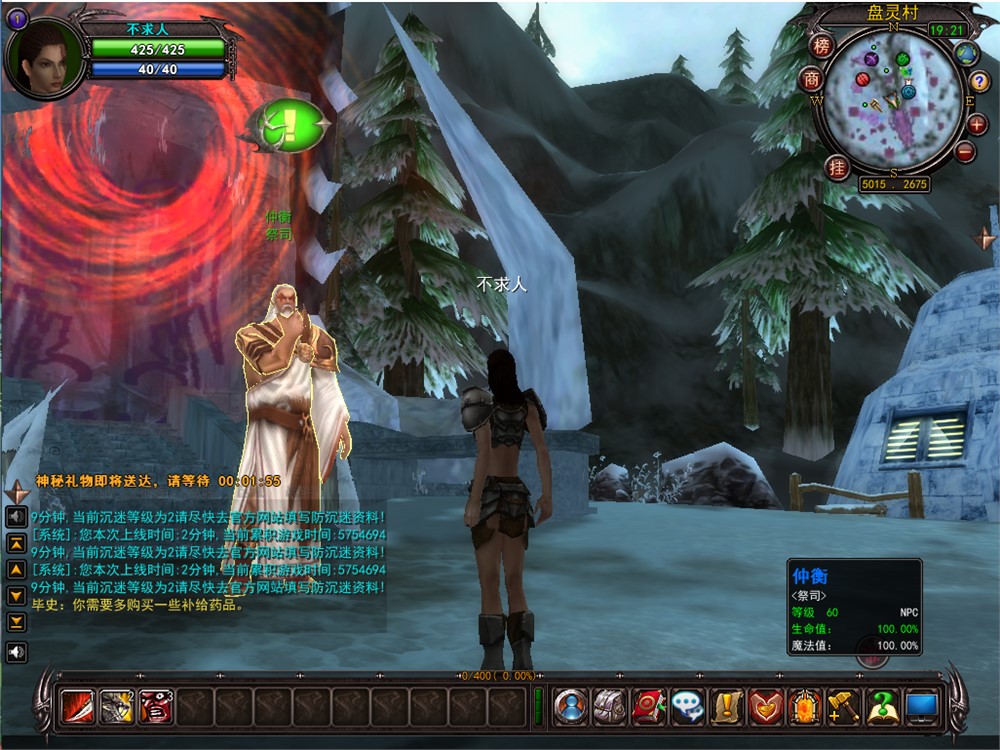The image size is (1000, 750).
Task: Open the heart friends icon
Action: coord(766,707)
